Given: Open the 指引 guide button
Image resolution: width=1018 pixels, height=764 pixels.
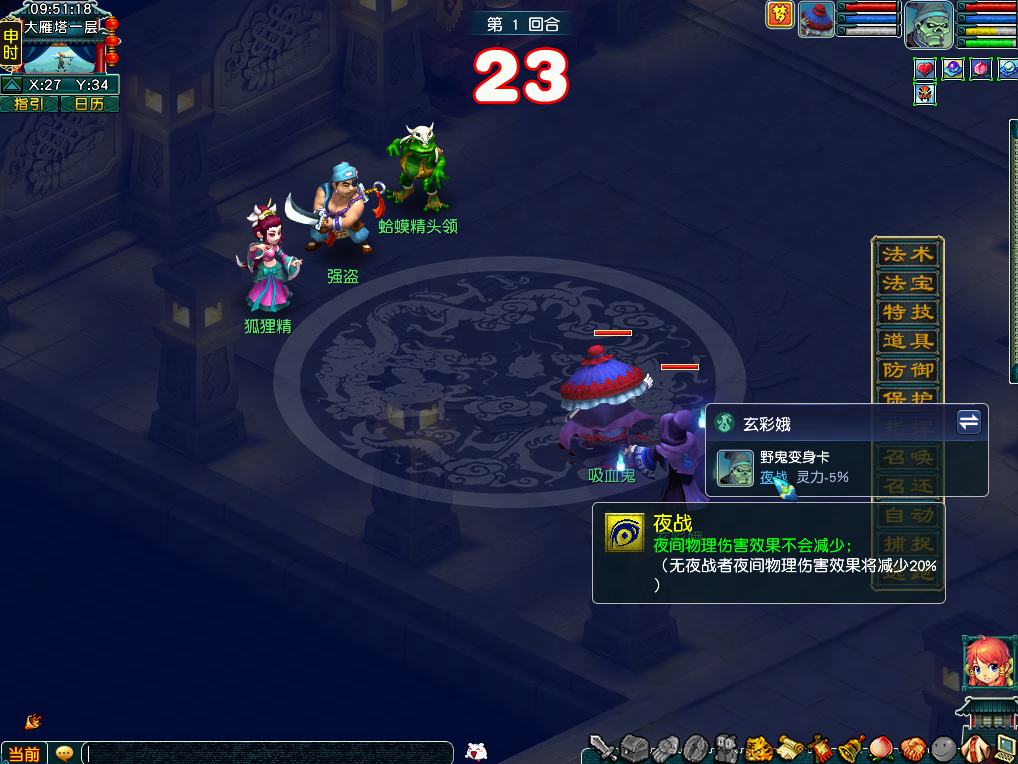Looking at the screenshot, I should coord(29,104).
